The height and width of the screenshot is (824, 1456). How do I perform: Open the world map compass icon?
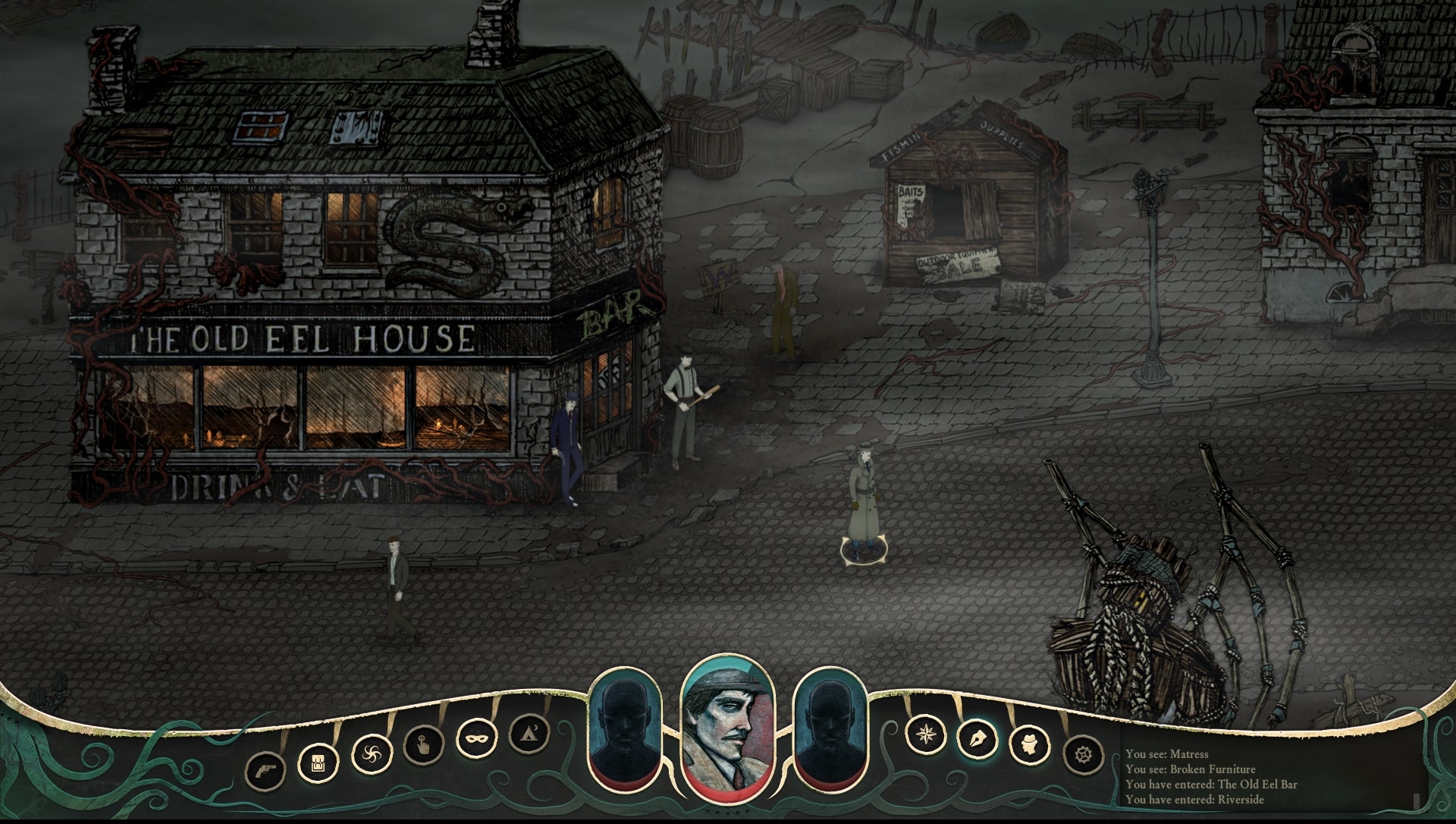[927, 734]
